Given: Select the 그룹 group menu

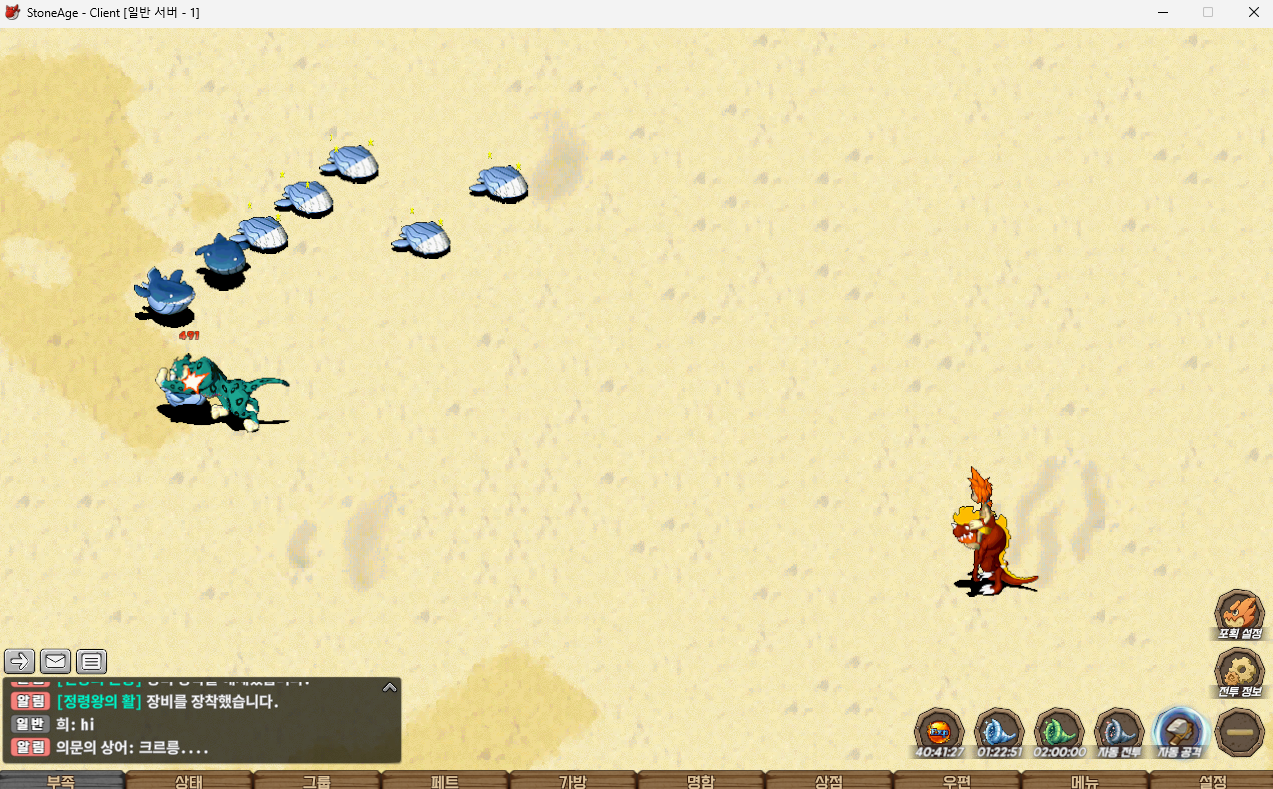Looking at the screenshot, I should [317, 780].
